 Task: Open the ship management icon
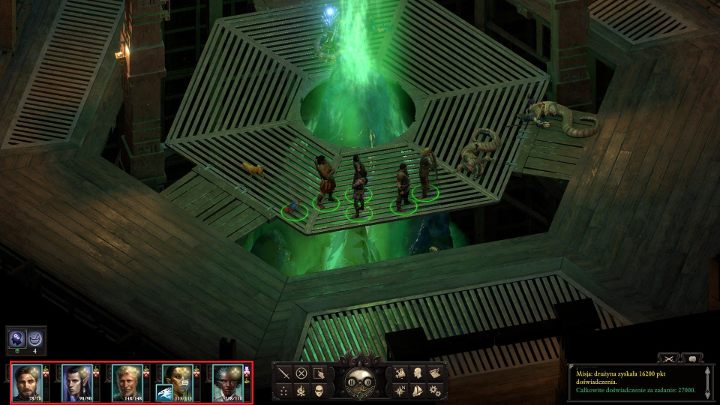click(418, 389)
